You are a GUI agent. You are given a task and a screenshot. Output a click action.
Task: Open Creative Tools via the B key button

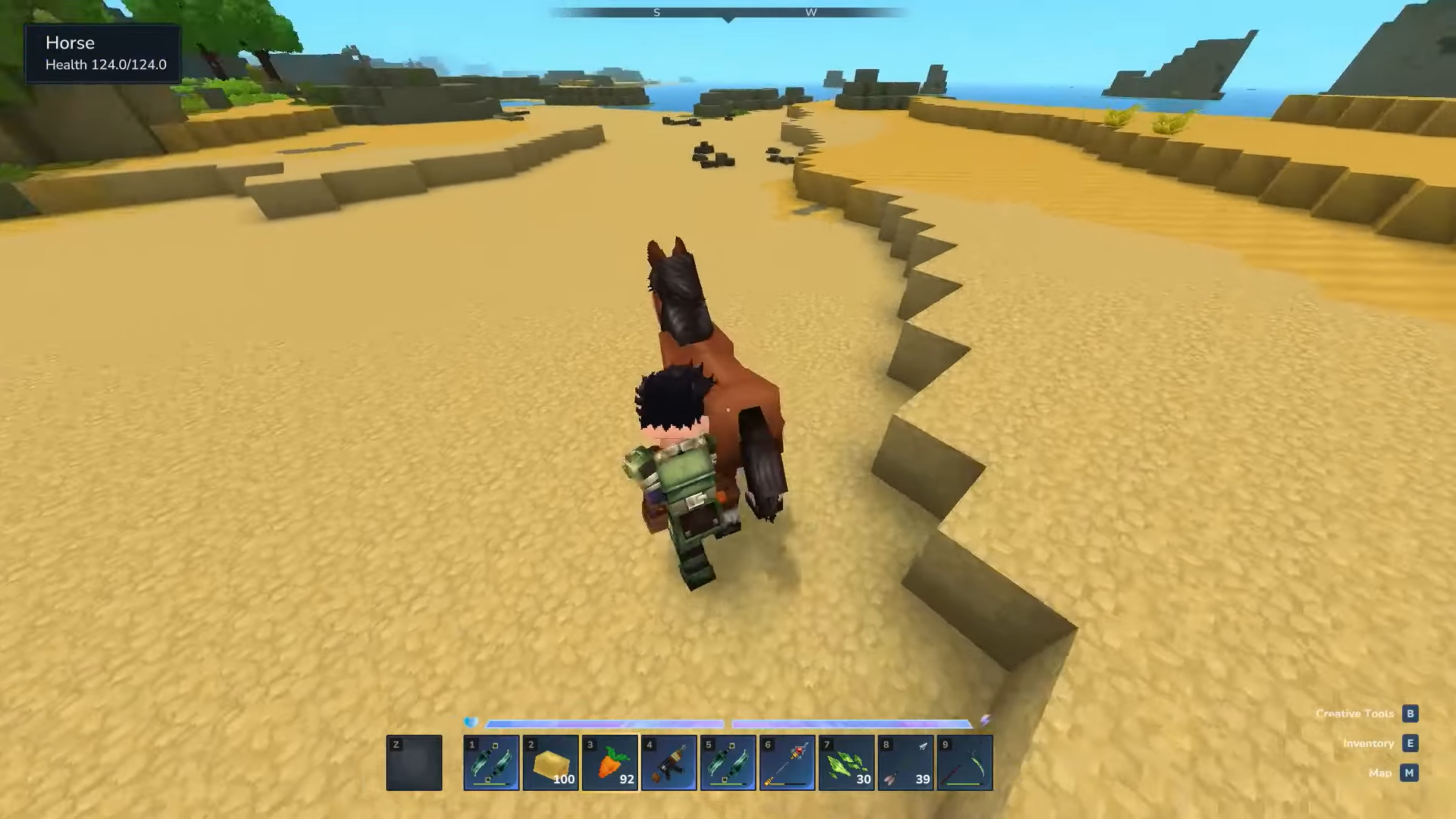[x=1410, y=713]
